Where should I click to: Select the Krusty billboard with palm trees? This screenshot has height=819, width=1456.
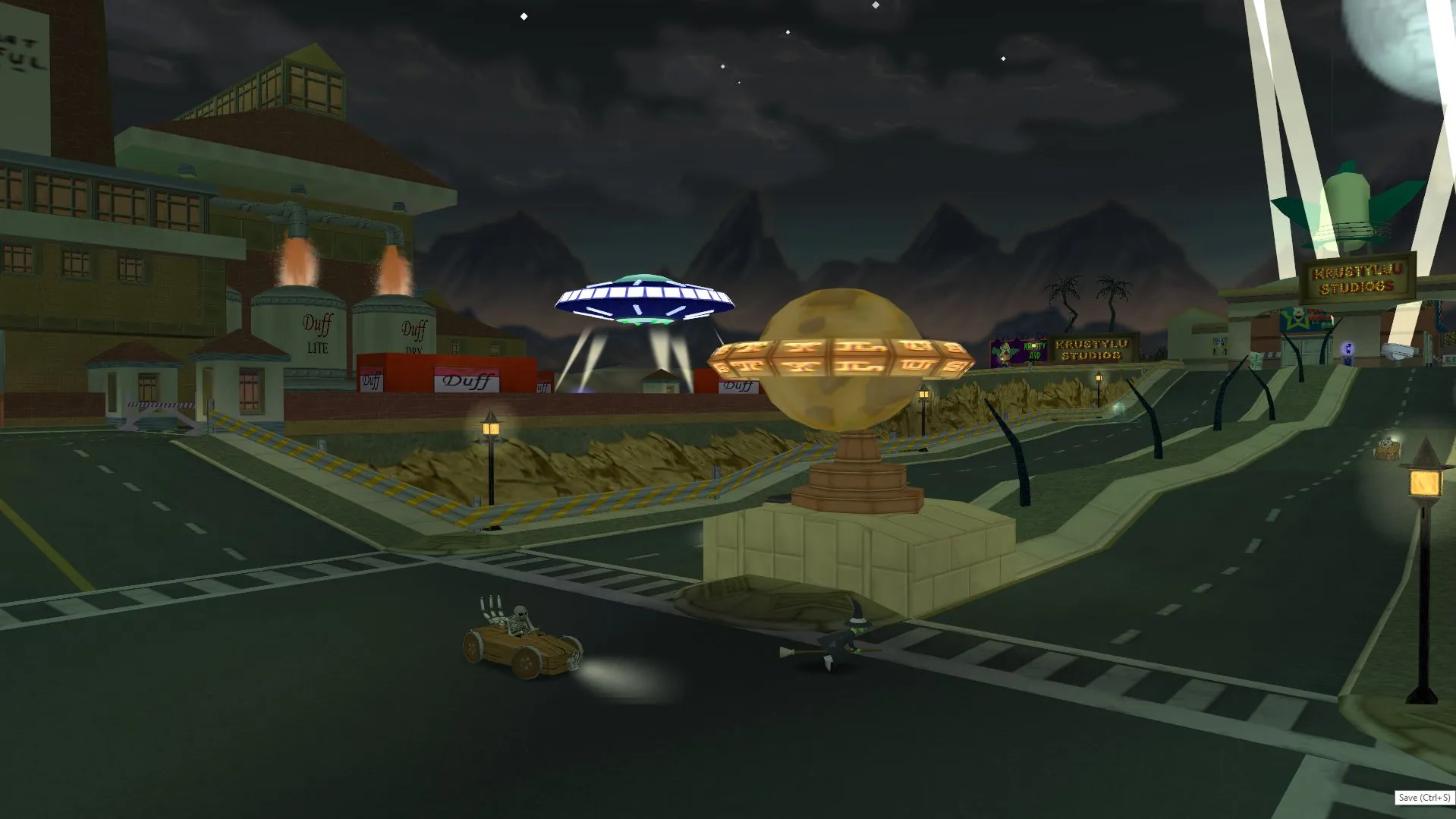(1017, 351)
